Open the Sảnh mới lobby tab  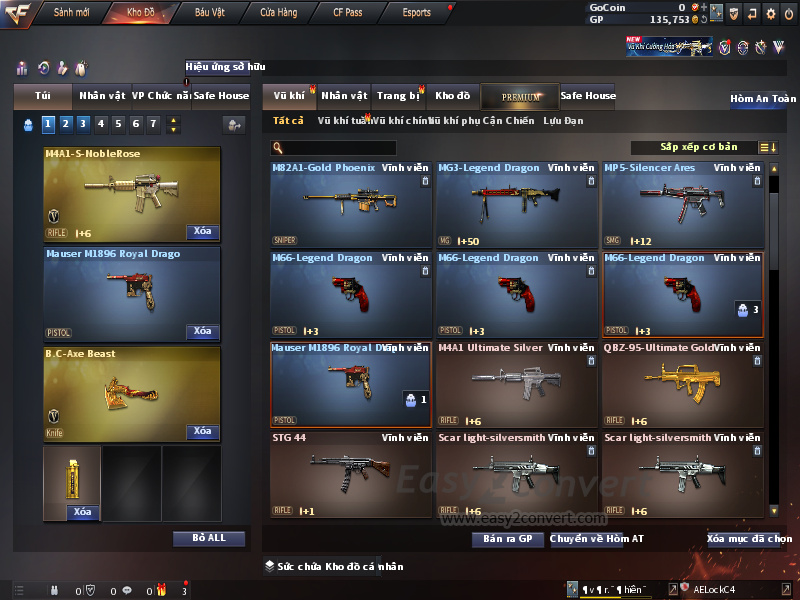click(x=71, y=13)
